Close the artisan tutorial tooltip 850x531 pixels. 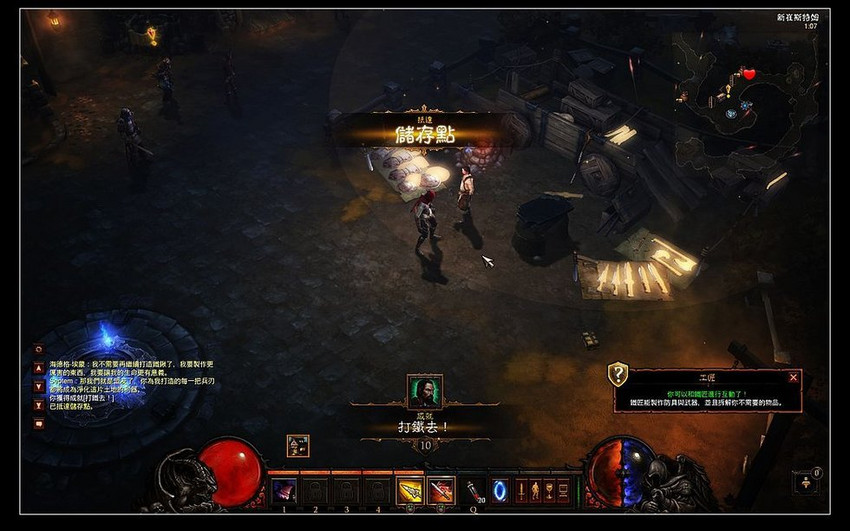coord(794,377)
